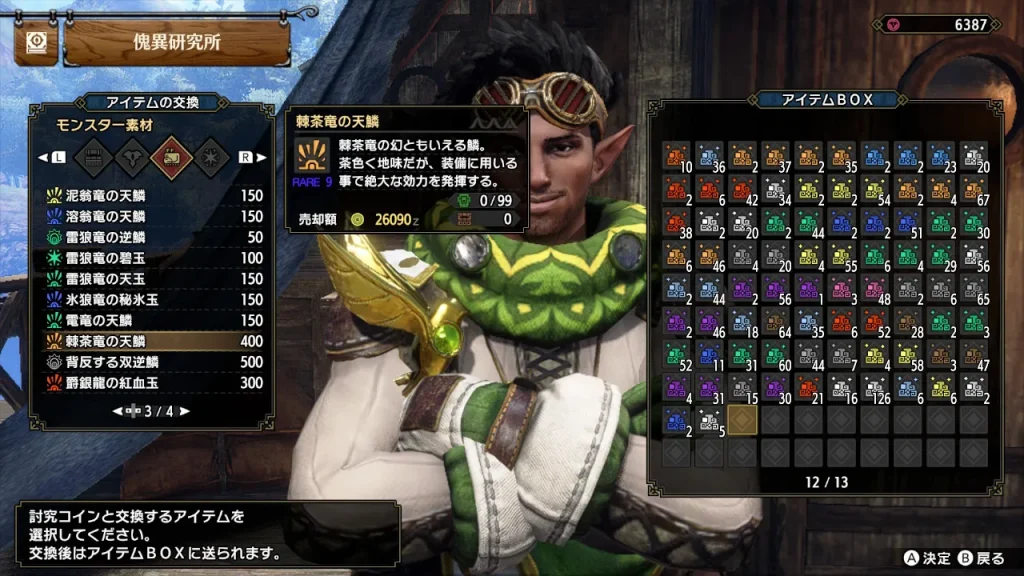Screen dimensions: 1024x576
Task: Select the item box slot showing 60
Action: [x=776, y=356]
